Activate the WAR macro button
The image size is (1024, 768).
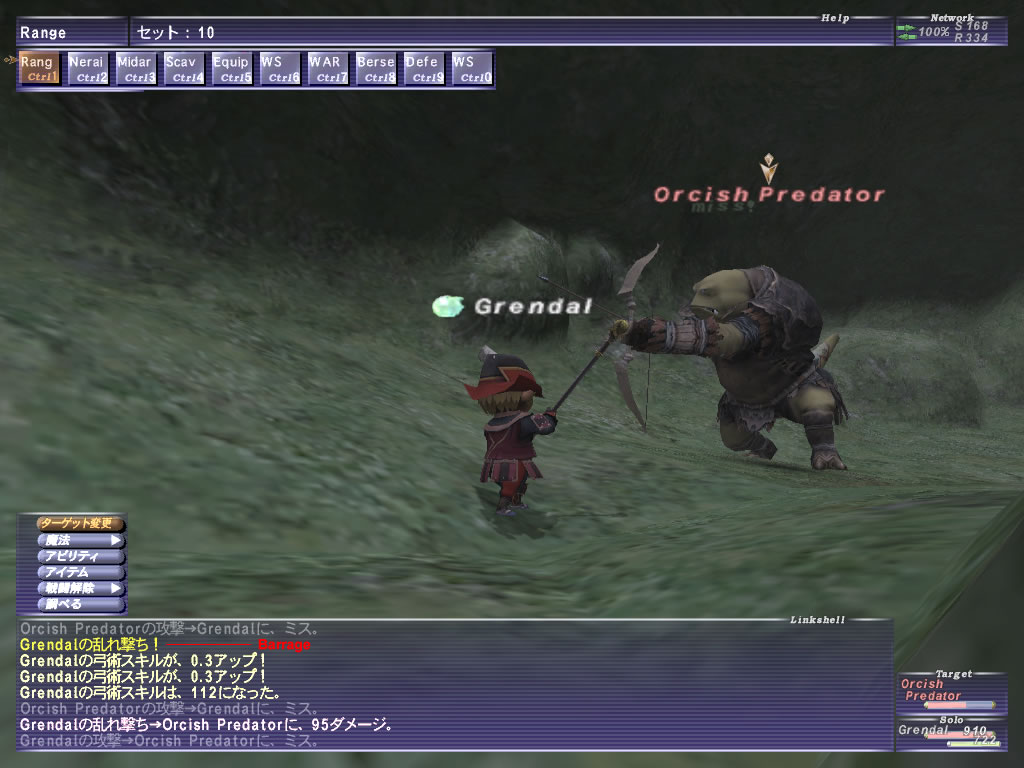(327, 69)
